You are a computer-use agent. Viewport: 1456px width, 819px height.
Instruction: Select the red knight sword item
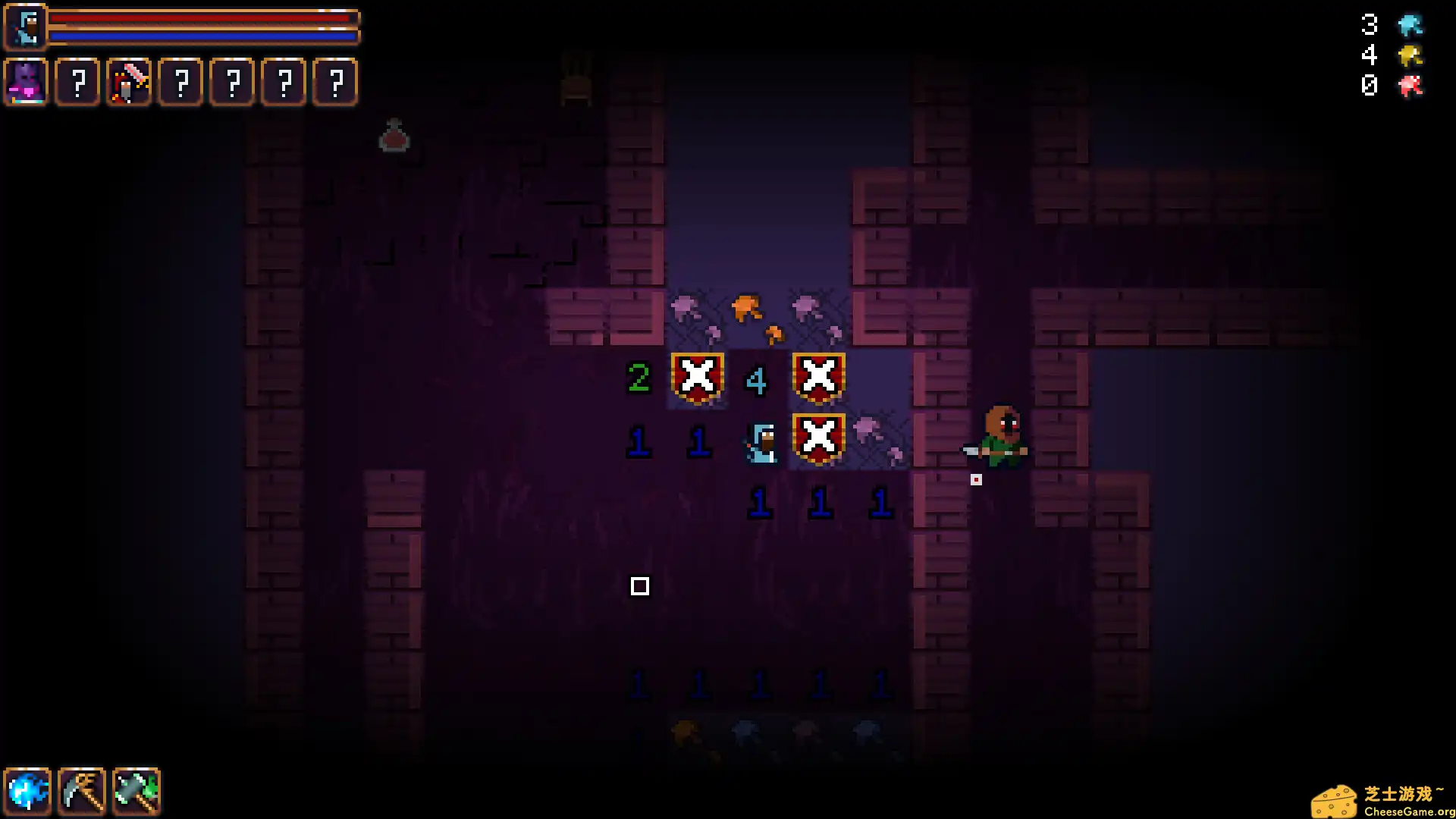129,82
